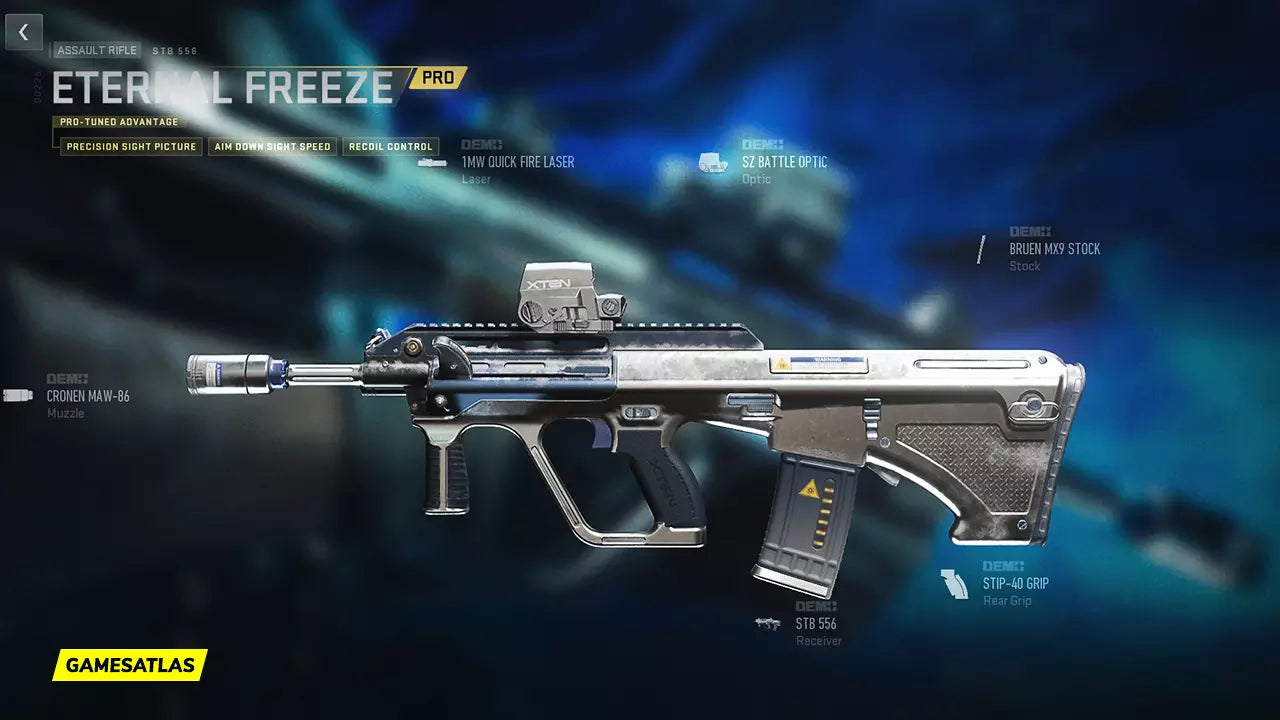This screenshot has width=1280, height=720.
Task: Select the Cronen MAW-86 muzzle slot
Action: click(88, 396)
